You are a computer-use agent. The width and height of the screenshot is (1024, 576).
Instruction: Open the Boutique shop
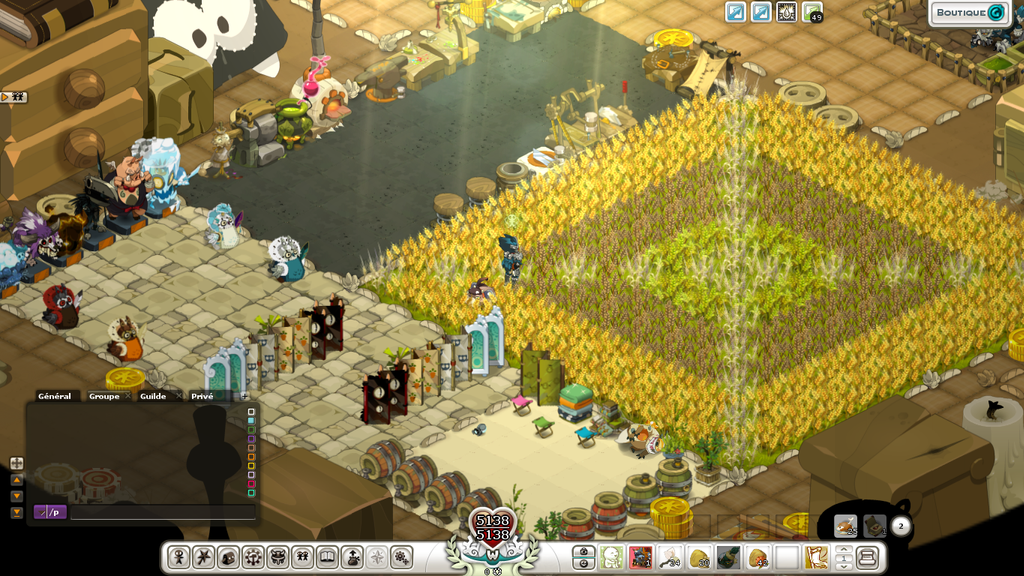[x=968, y=13]
